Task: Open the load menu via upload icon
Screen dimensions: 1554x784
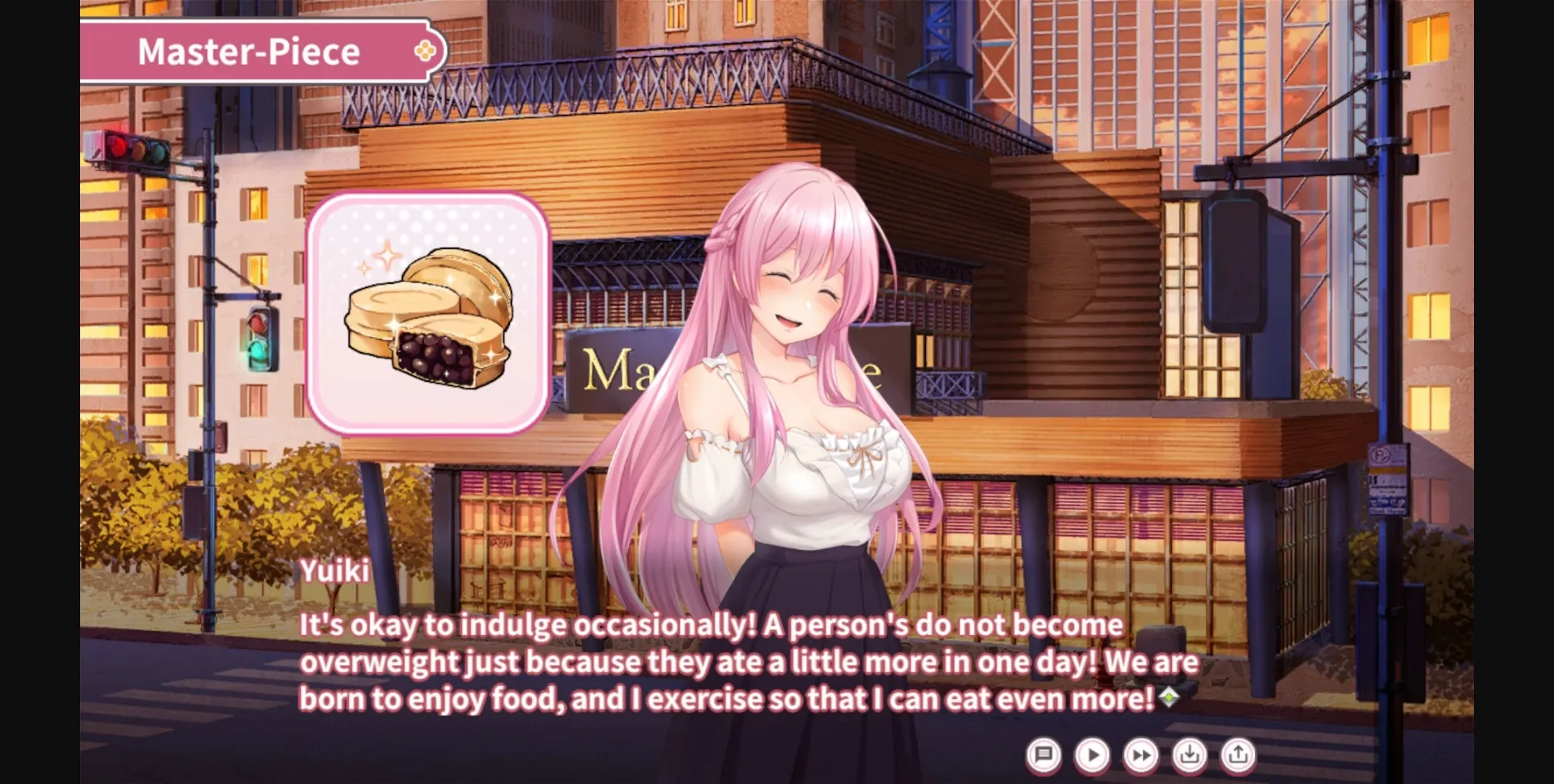Action: (1238, 753)
